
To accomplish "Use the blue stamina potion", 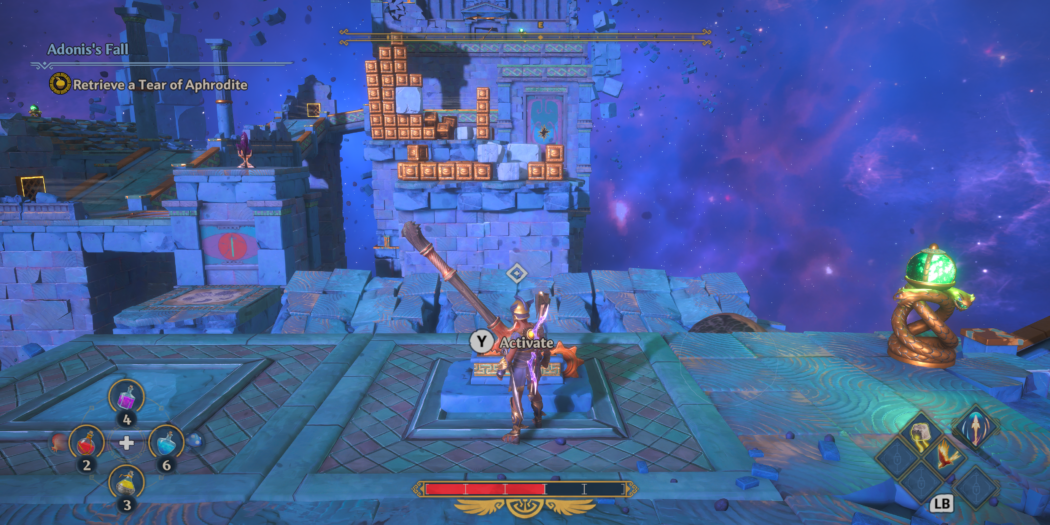I will click(x=166, y=441).
